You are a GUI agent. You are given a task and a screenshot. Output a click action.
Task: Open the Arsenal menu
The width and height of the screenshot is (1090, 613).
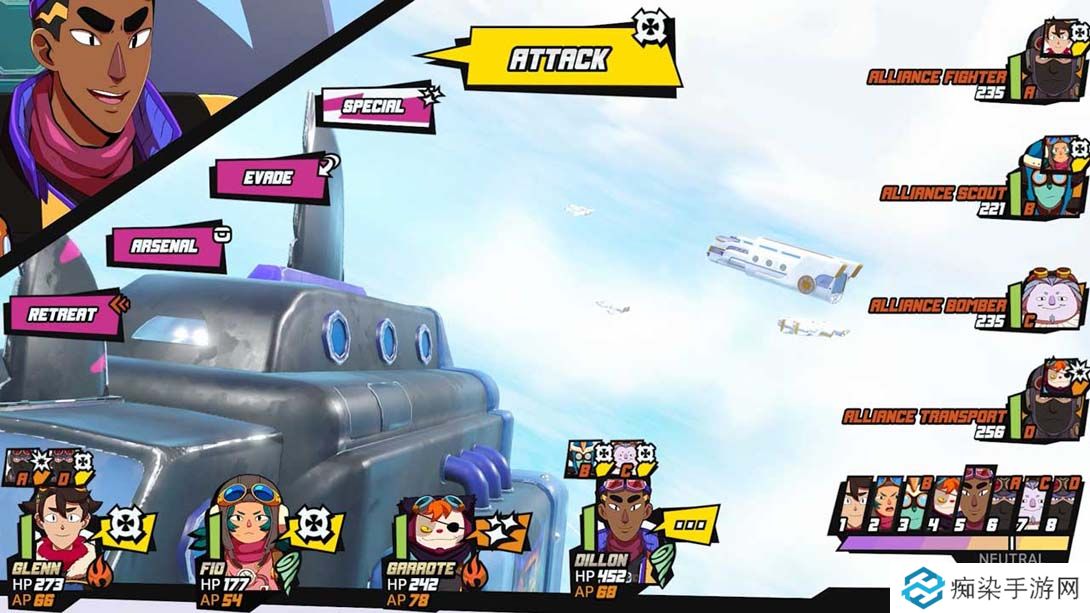click(166, 246)
